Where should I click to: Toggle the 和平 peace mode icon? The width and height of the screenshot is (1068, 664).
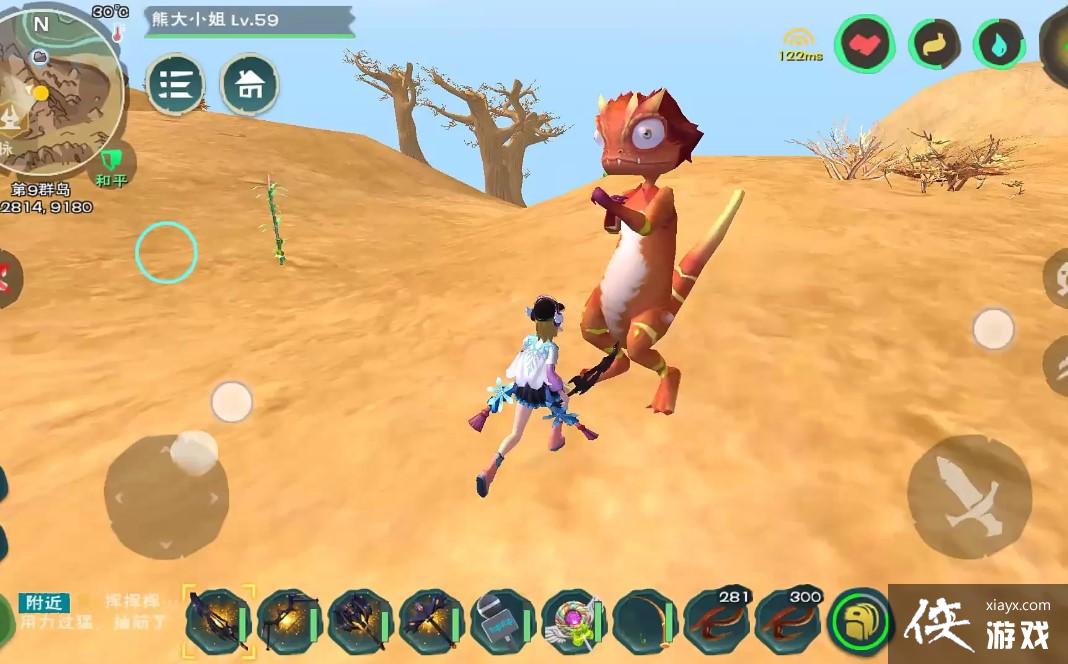point(111,165)
